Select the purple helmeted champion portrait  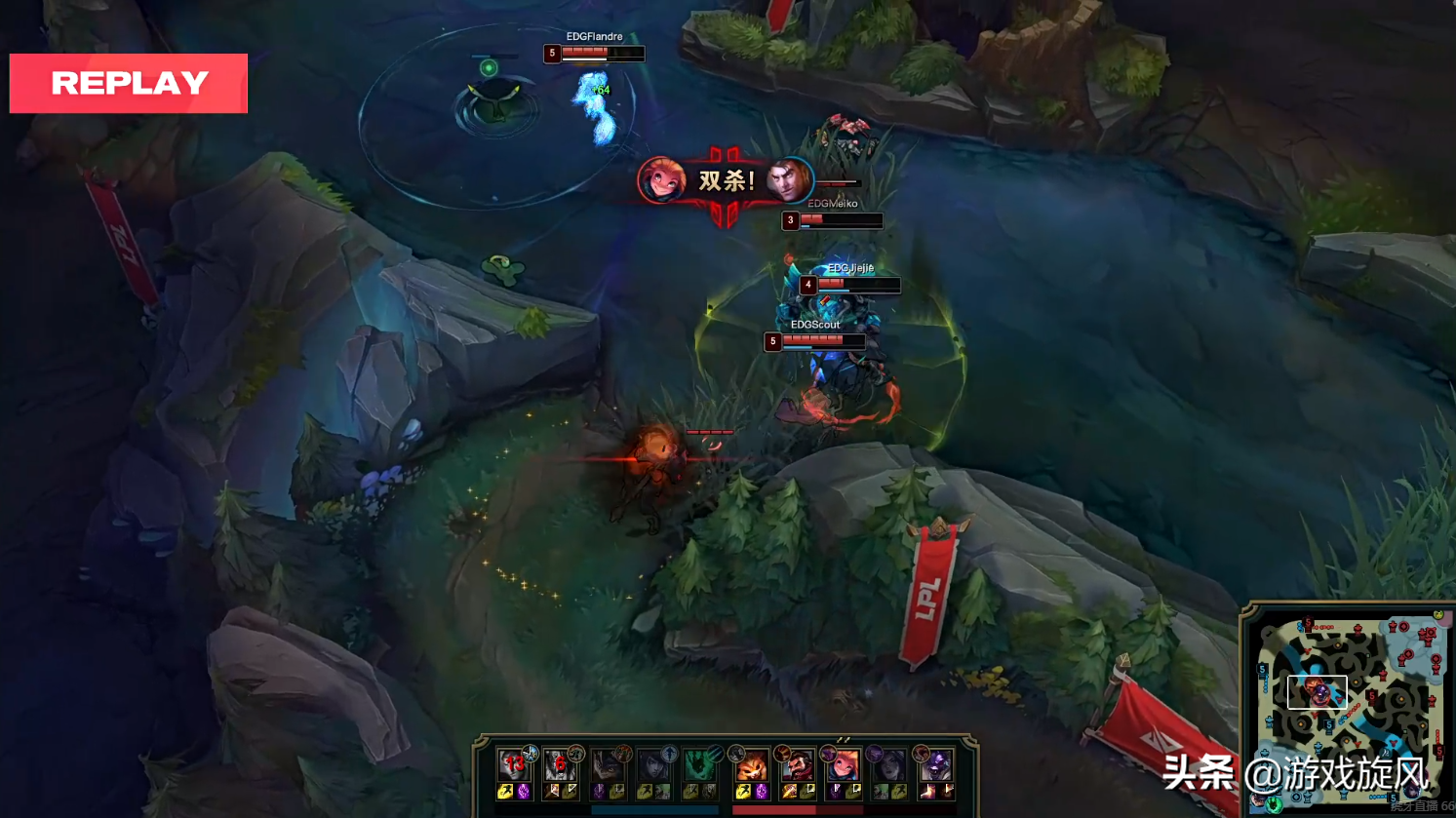point(936,766)
